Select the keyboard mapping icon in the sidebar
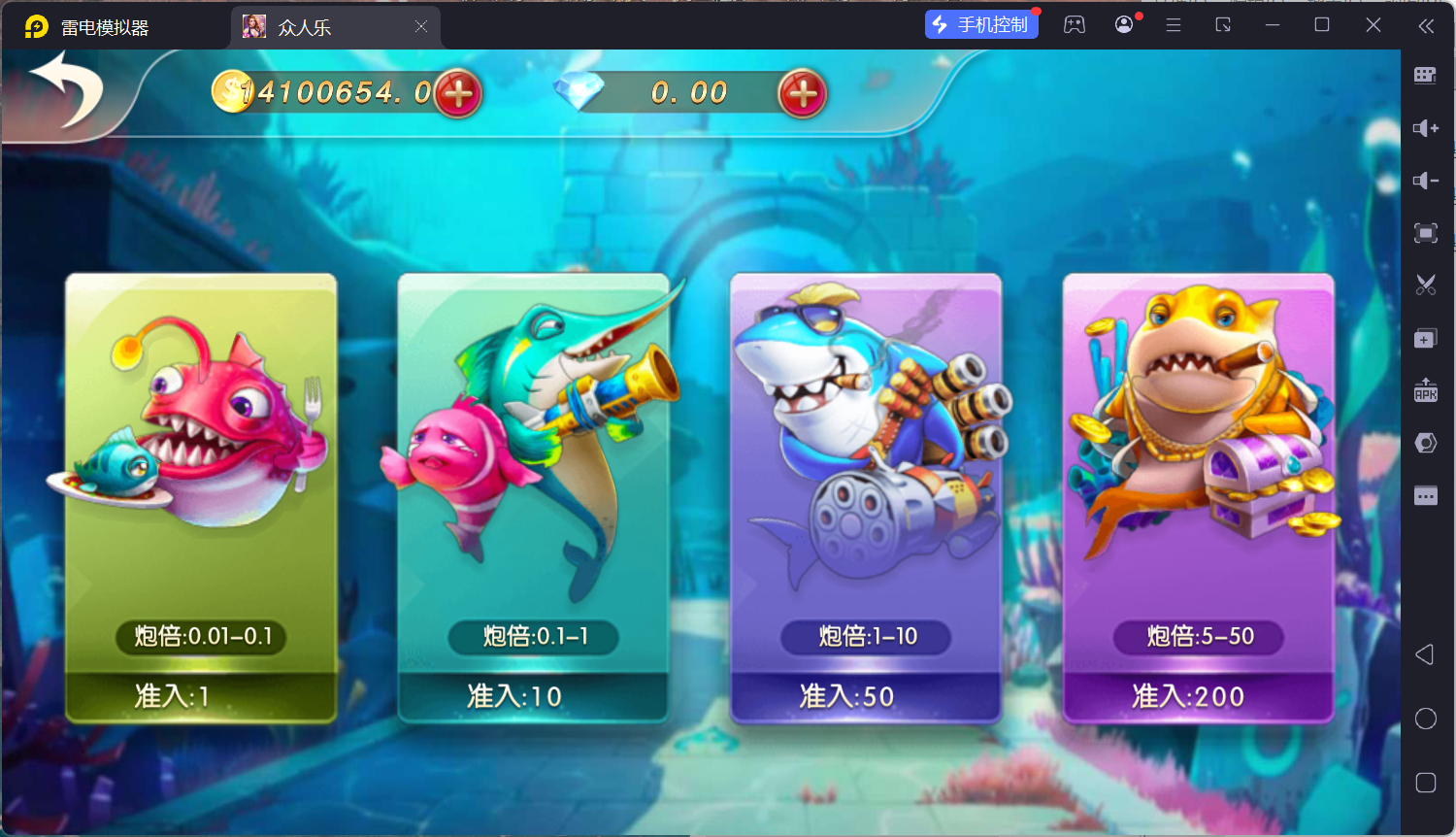 tap(1425, 75)
